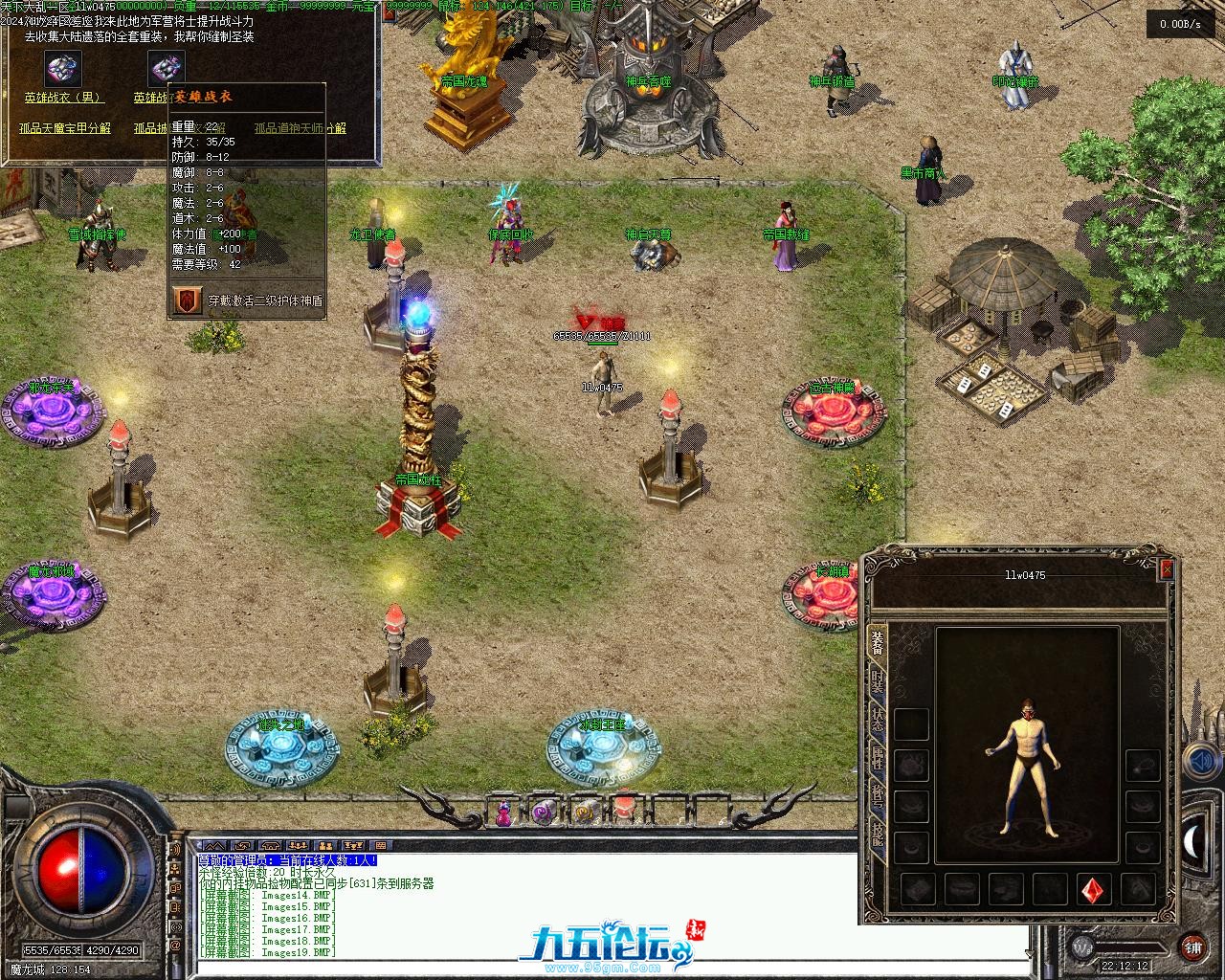Open the 状态 status tab

(x=877, y=724)
